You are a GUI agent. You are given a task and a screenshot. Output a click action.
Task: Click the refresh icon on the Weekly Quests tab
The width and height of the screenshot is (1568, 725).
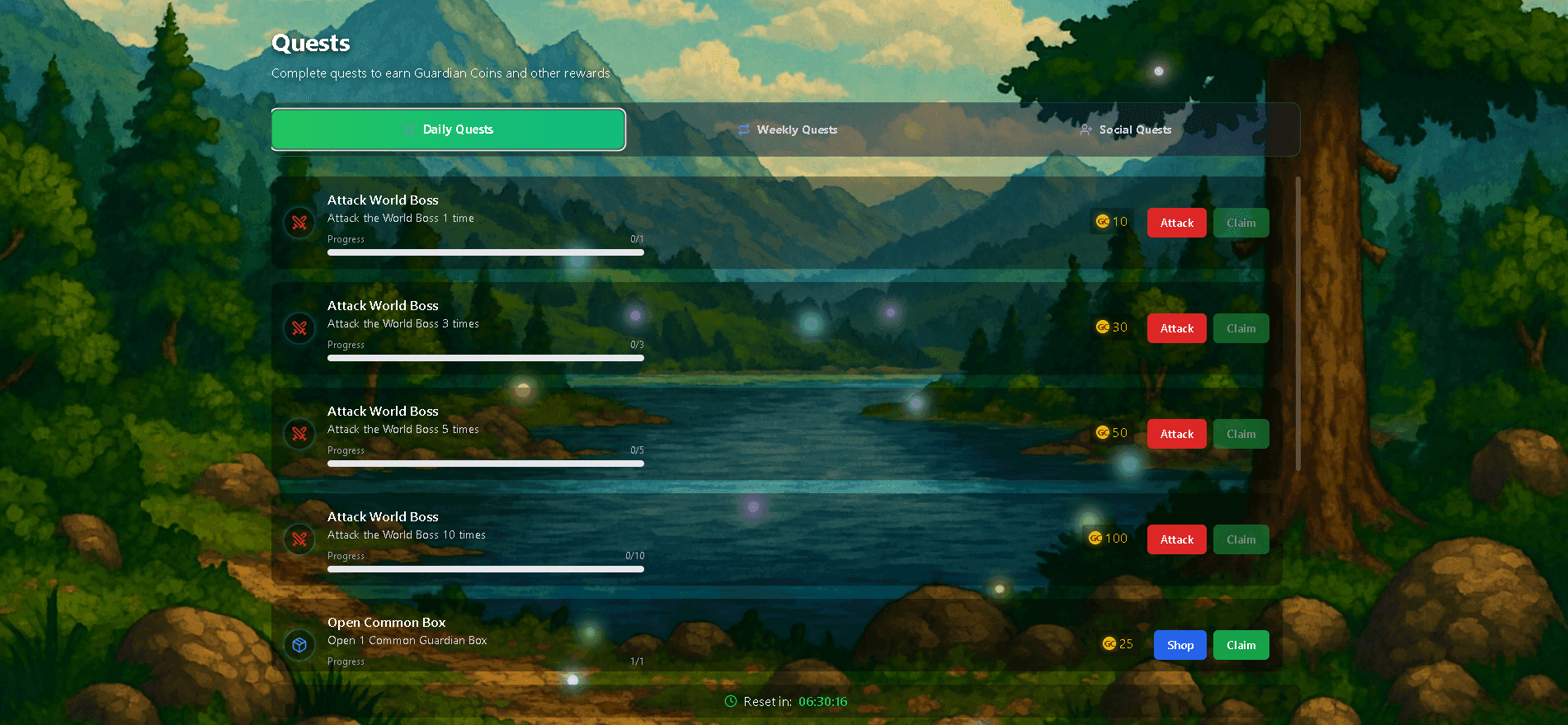point(743,129)
